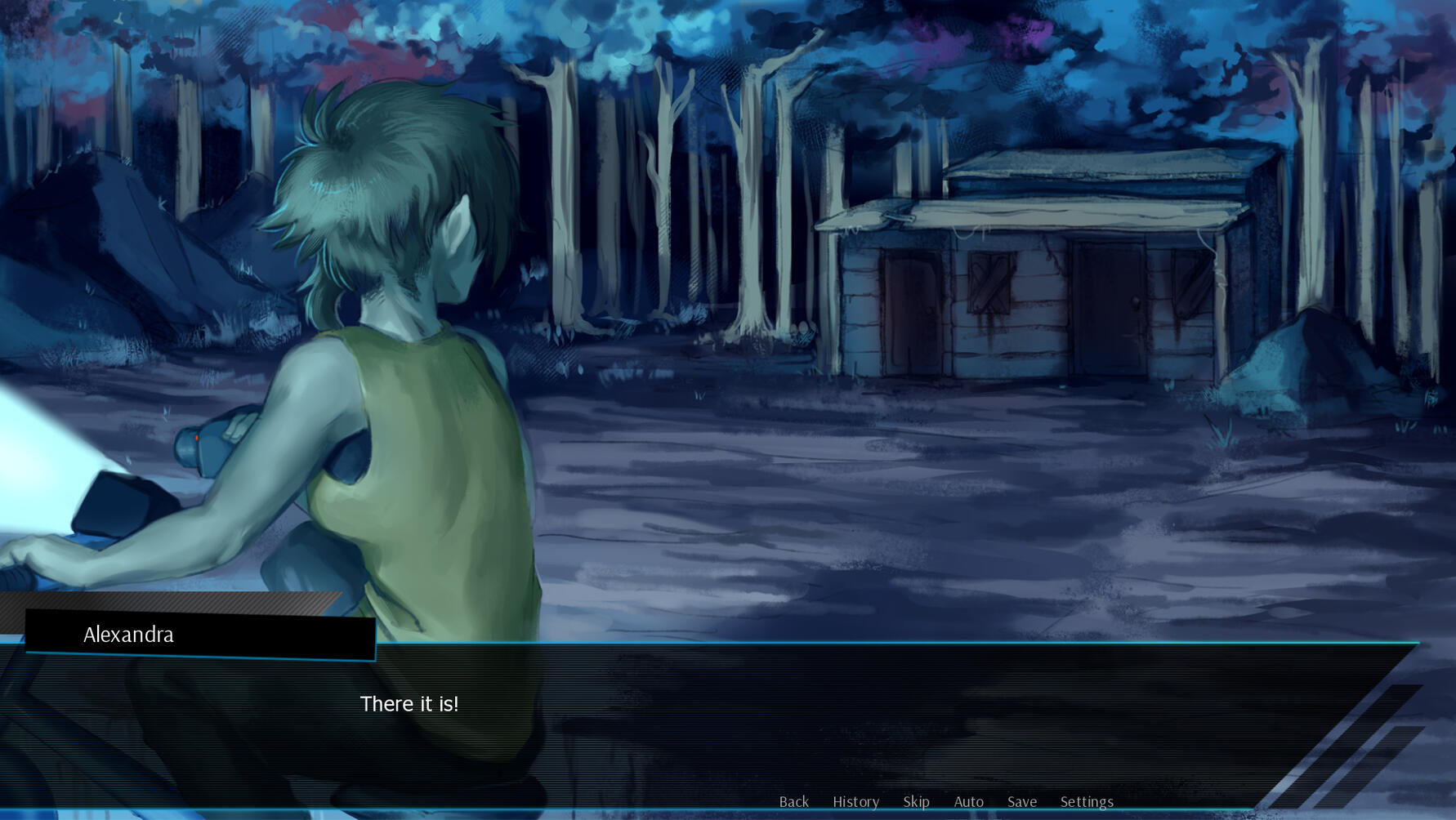Activate Auto-play mode
Viewport: 1456px width, 820px height.
[x=969, y=802]
